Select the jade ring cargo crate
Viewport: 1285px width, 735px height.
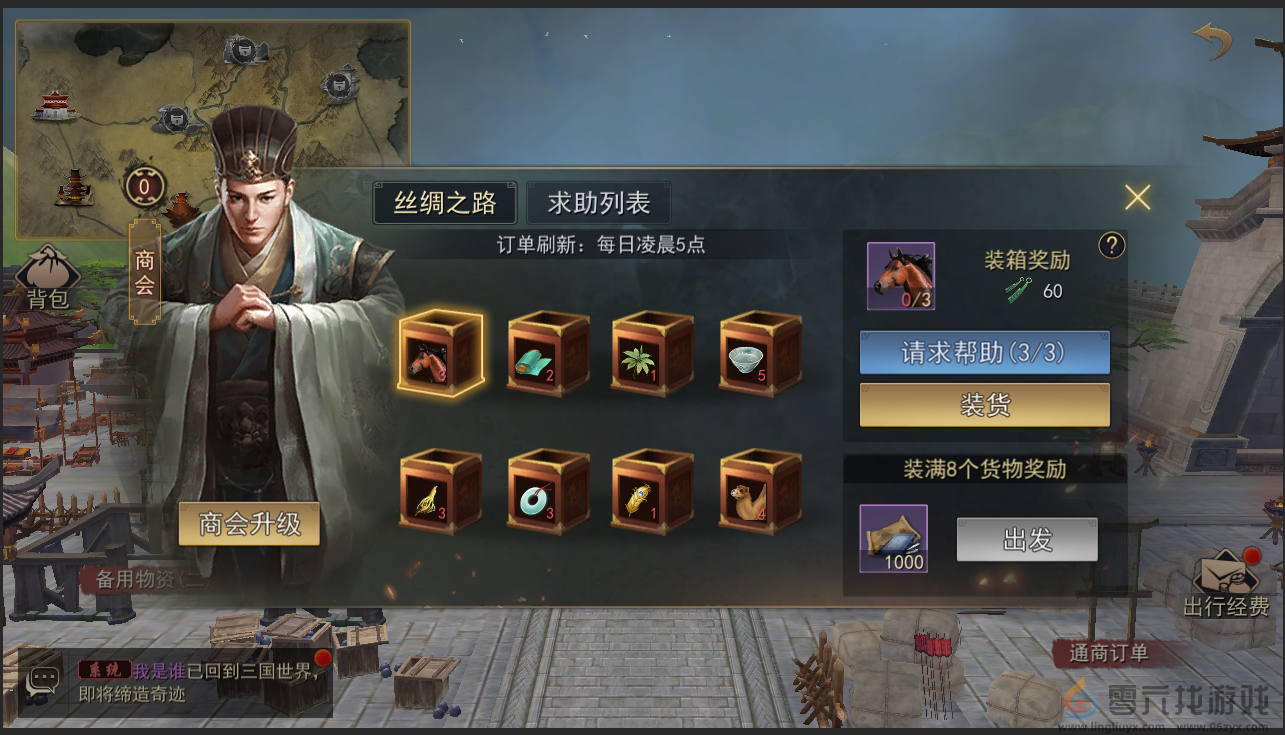(547, 490)
